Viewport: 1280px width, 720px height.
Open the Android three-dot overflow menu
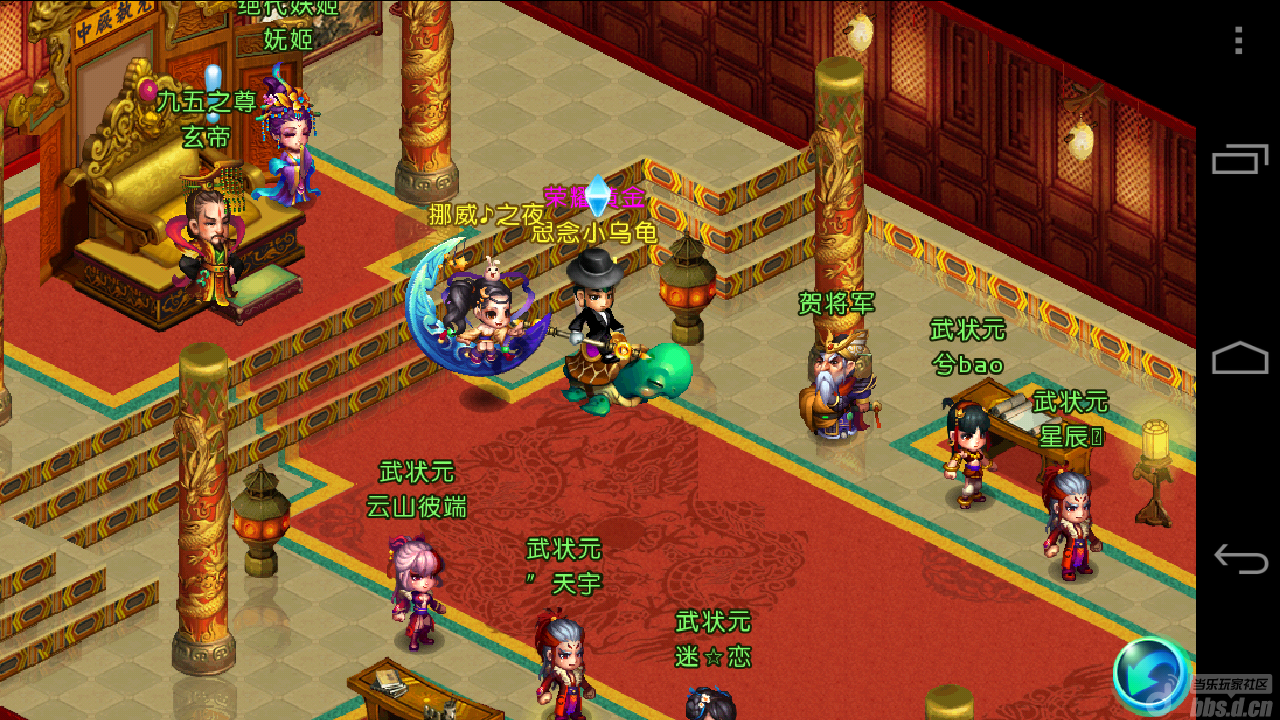(1239, 40)
